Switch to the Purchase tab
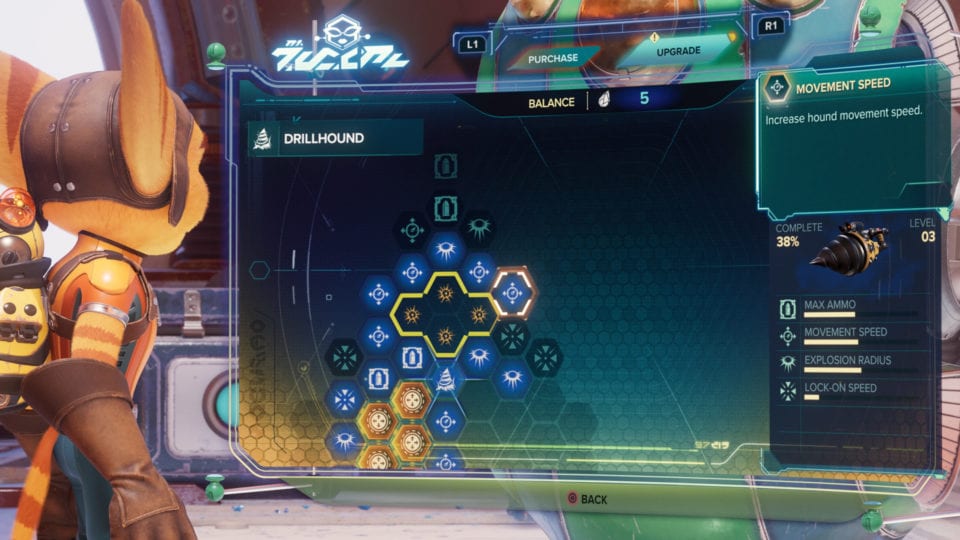 click(x=553, y=58)
